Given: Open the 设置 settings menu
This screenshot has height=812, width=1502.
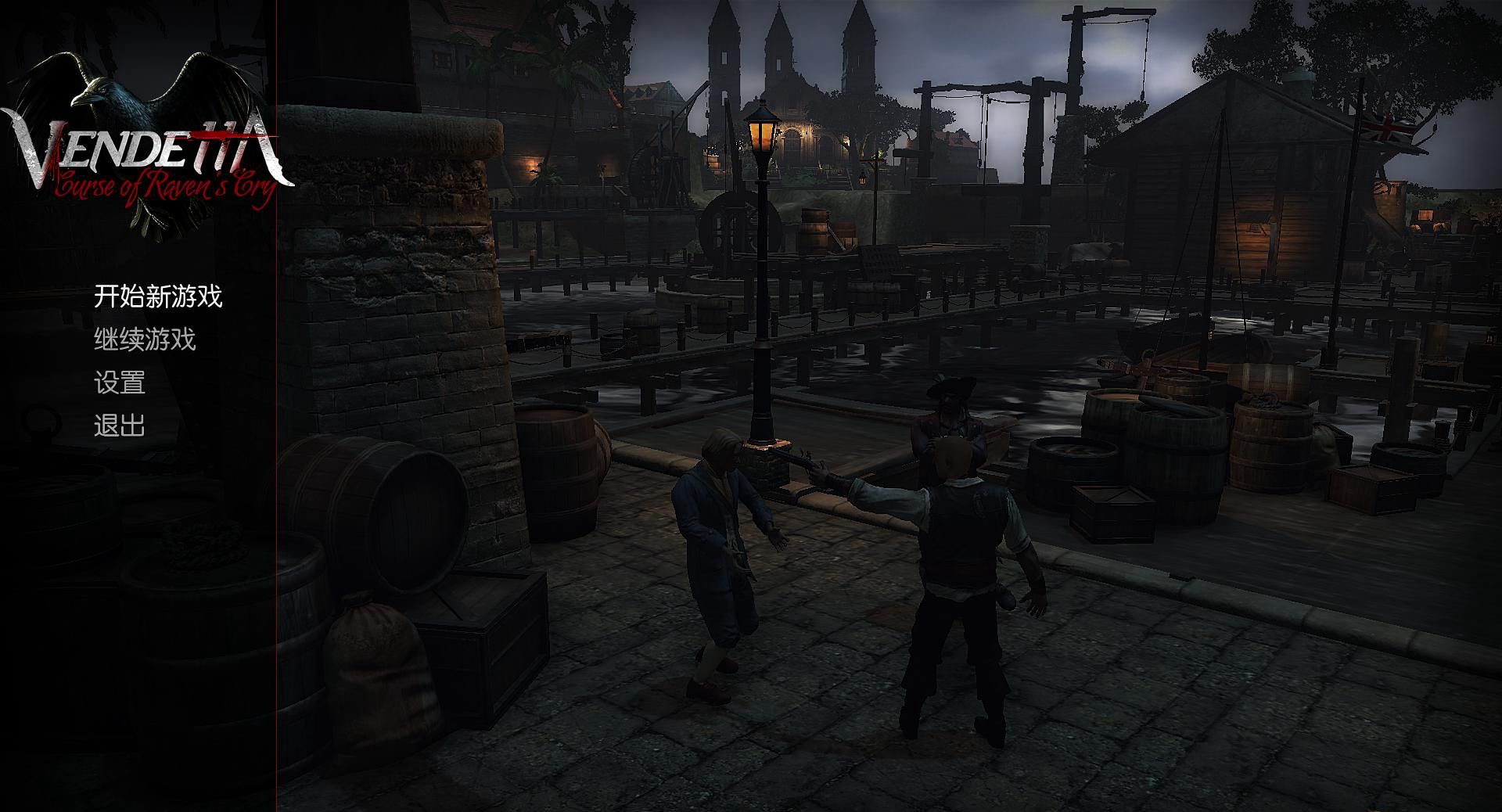Looking at the screenshot, I should click(120, 383).
